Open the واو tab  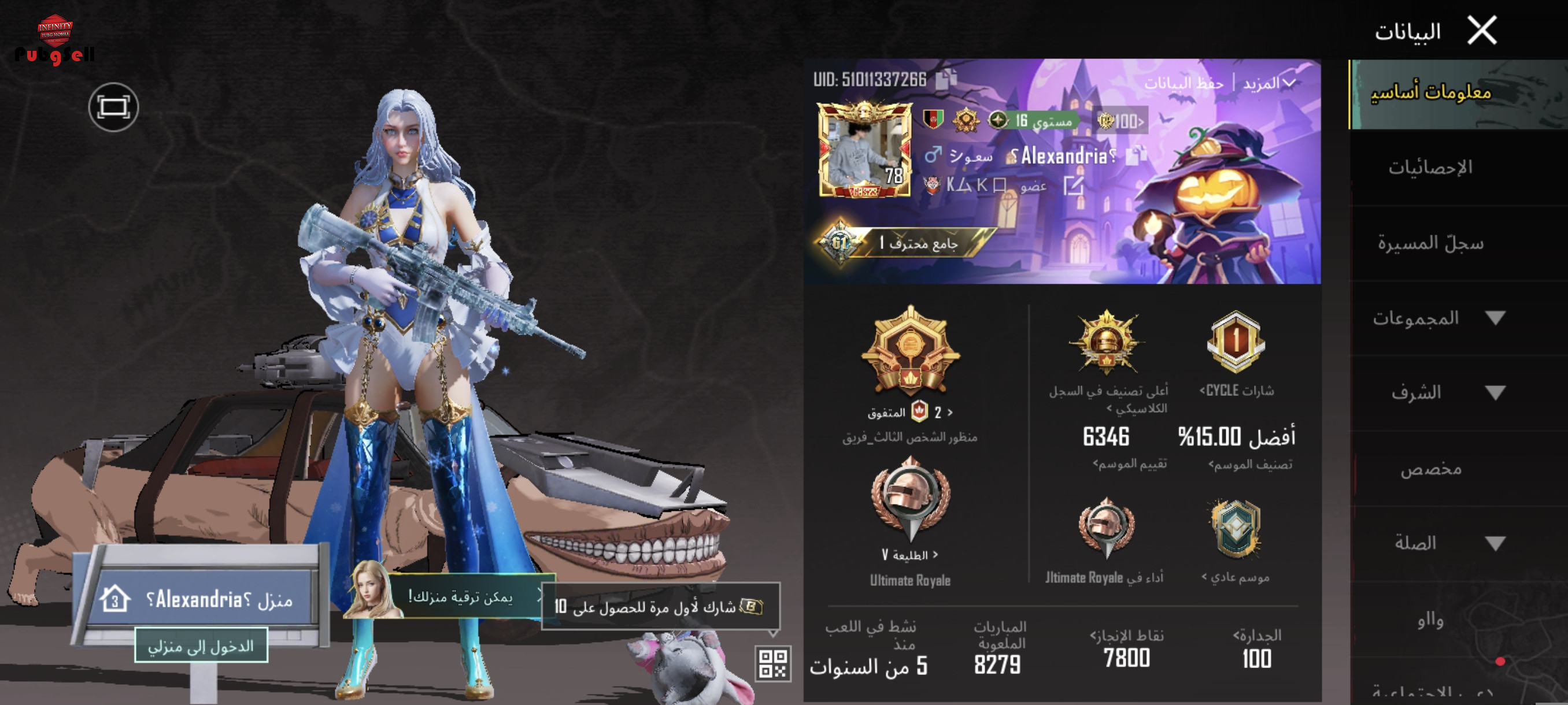click(1430, 619)
